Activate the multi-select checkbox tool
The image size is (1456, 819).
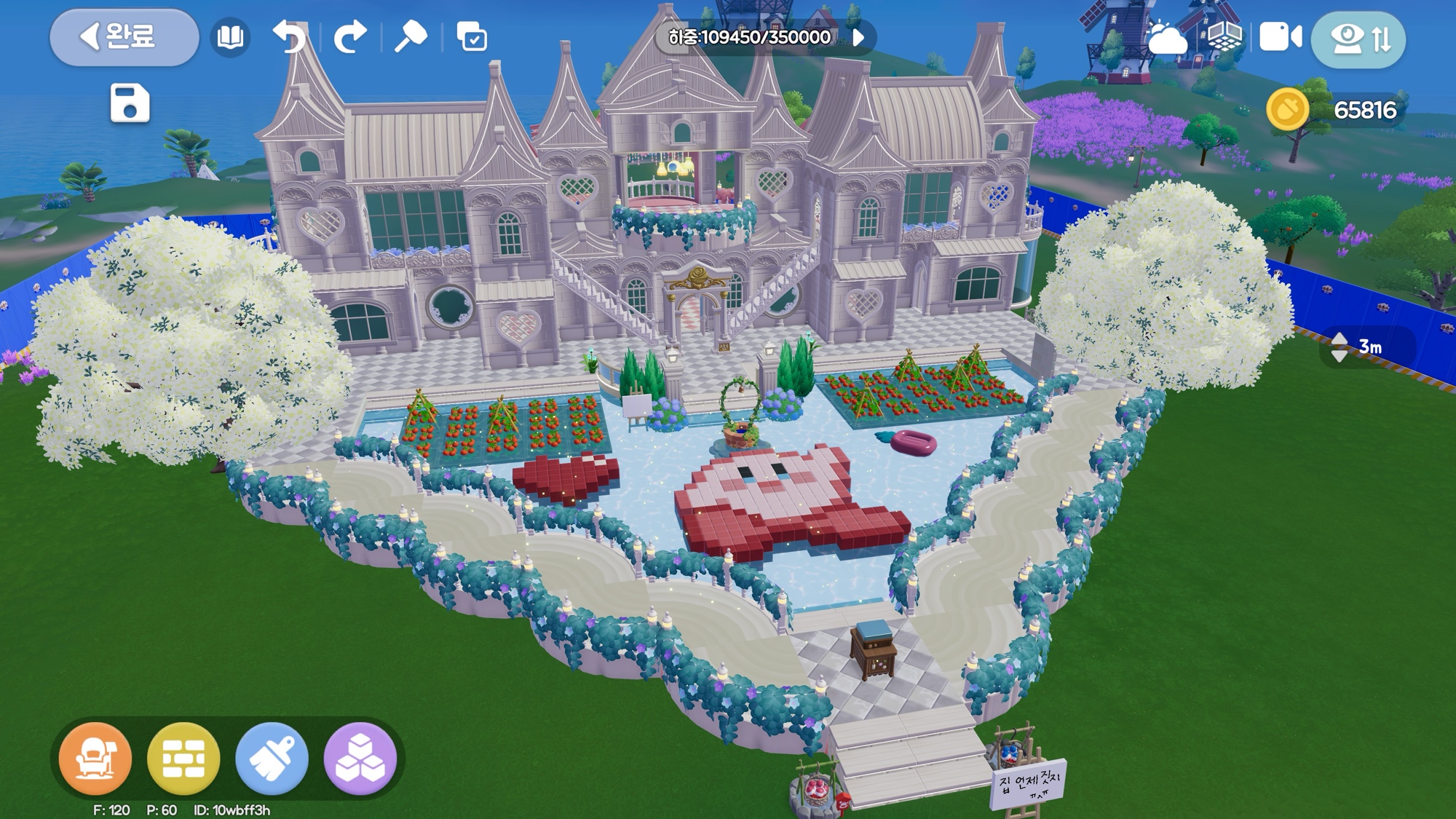472,37
